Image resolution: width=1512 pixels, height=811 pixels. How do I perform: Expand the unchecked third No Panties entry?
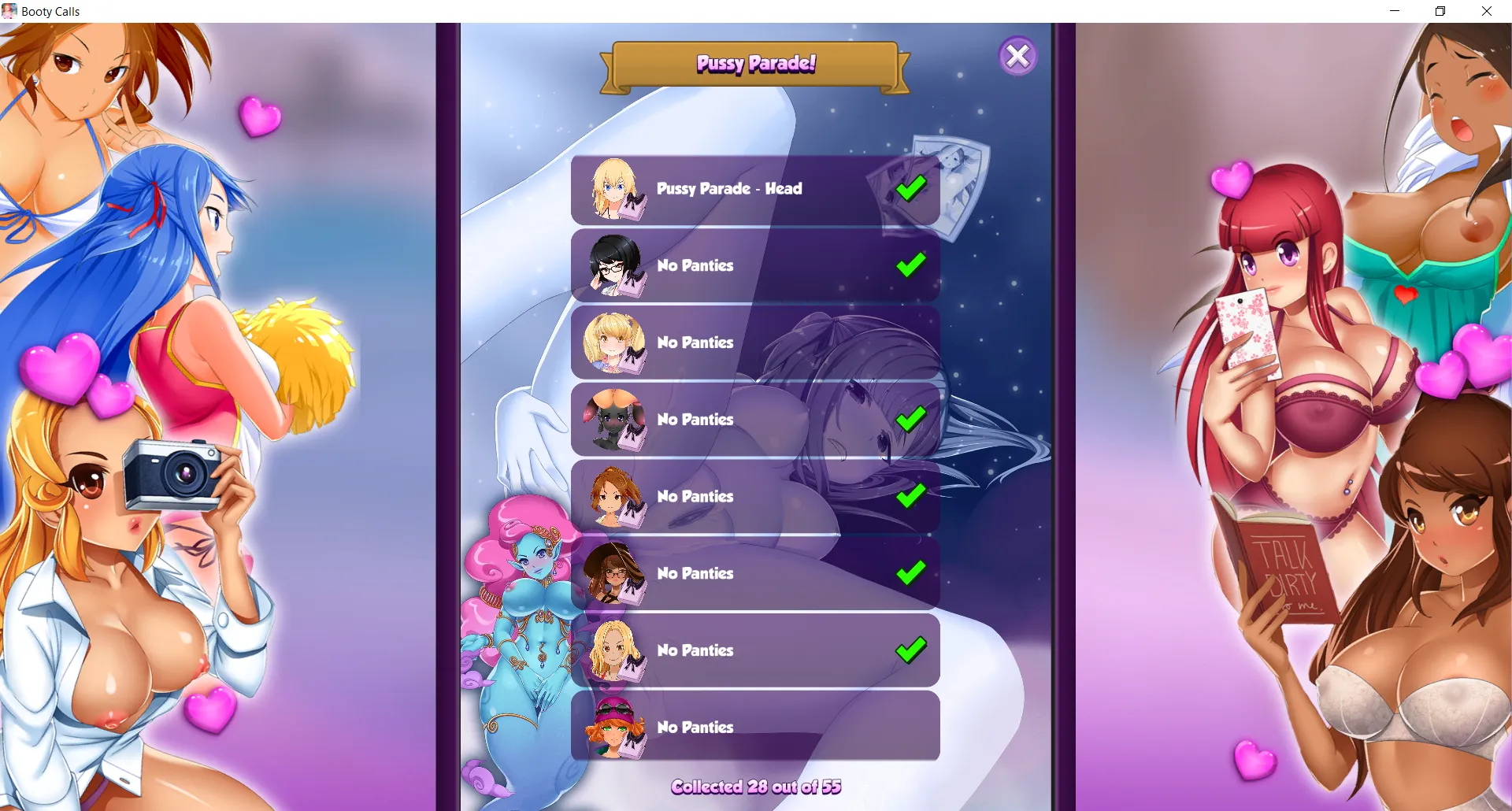point(756,343)
